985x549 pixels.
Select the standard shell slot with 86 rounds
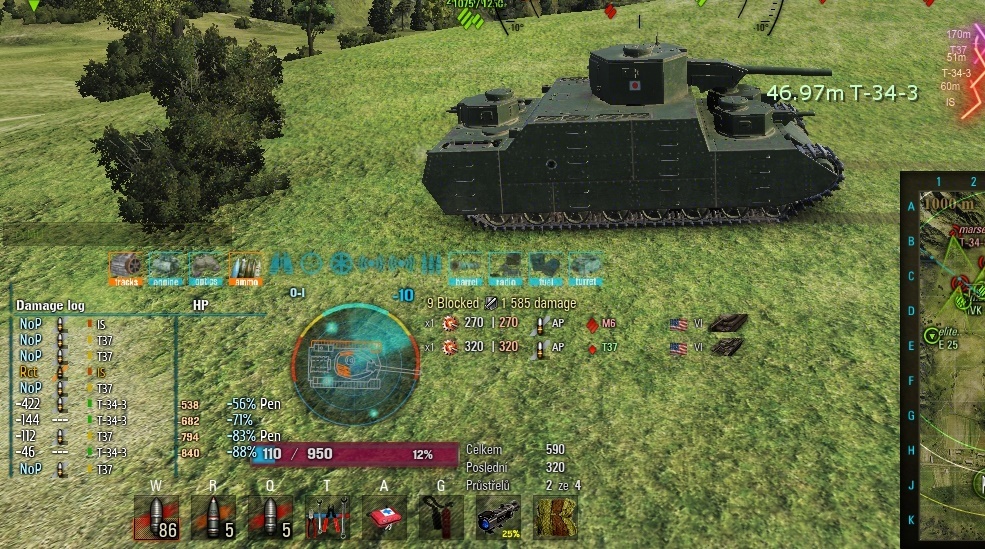tap(156, 517)
